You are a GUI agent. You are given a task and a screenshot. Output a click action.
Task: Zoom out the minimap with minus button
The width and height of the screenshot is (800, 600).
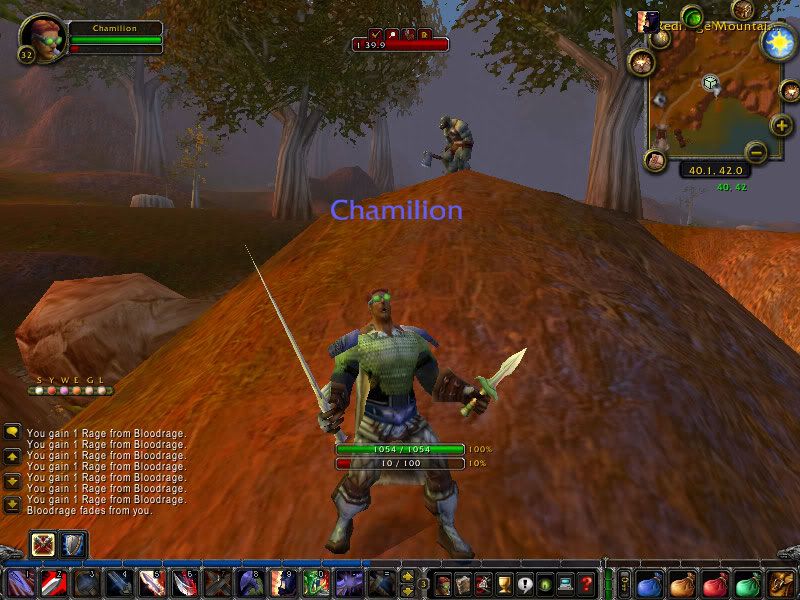tap(756, 152)
